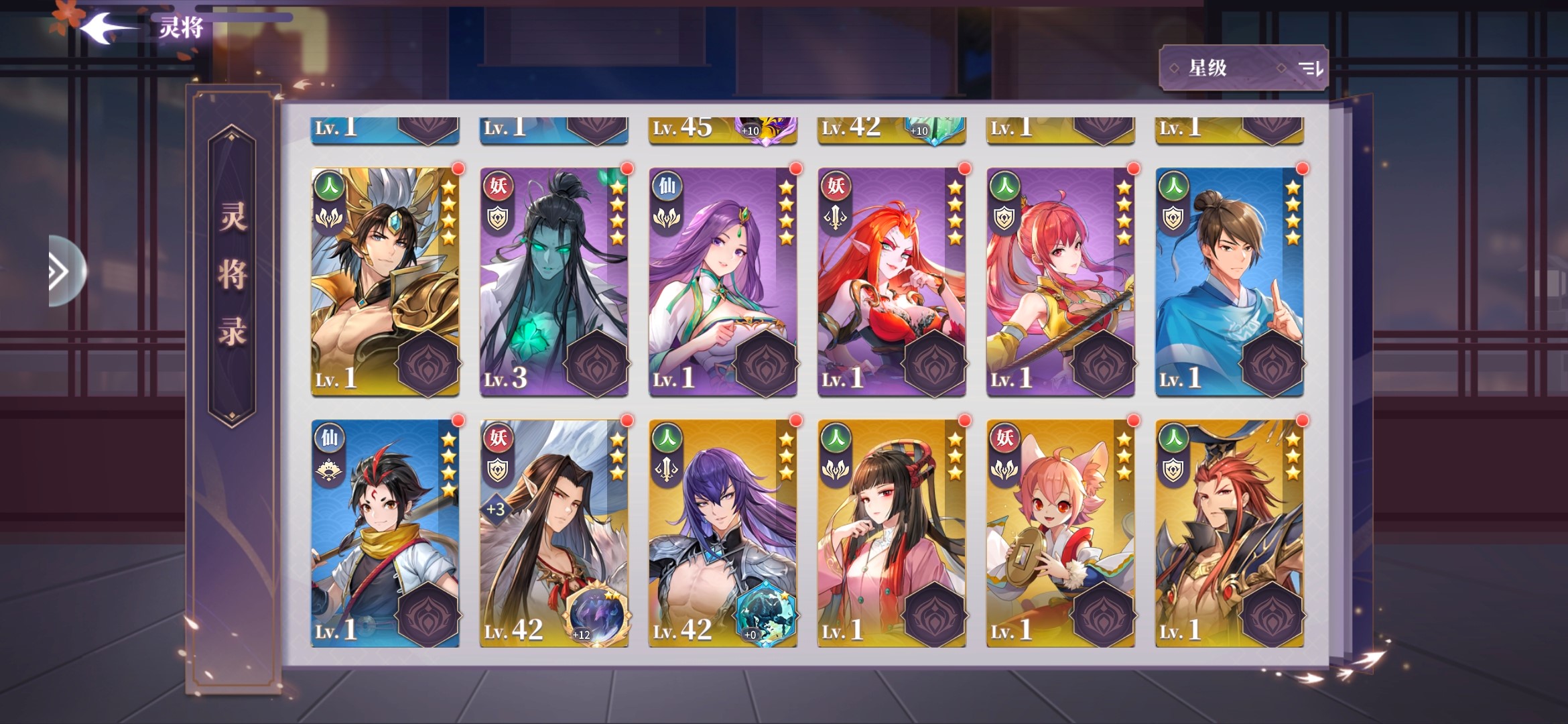Expand the left side panel arrow

62,271
